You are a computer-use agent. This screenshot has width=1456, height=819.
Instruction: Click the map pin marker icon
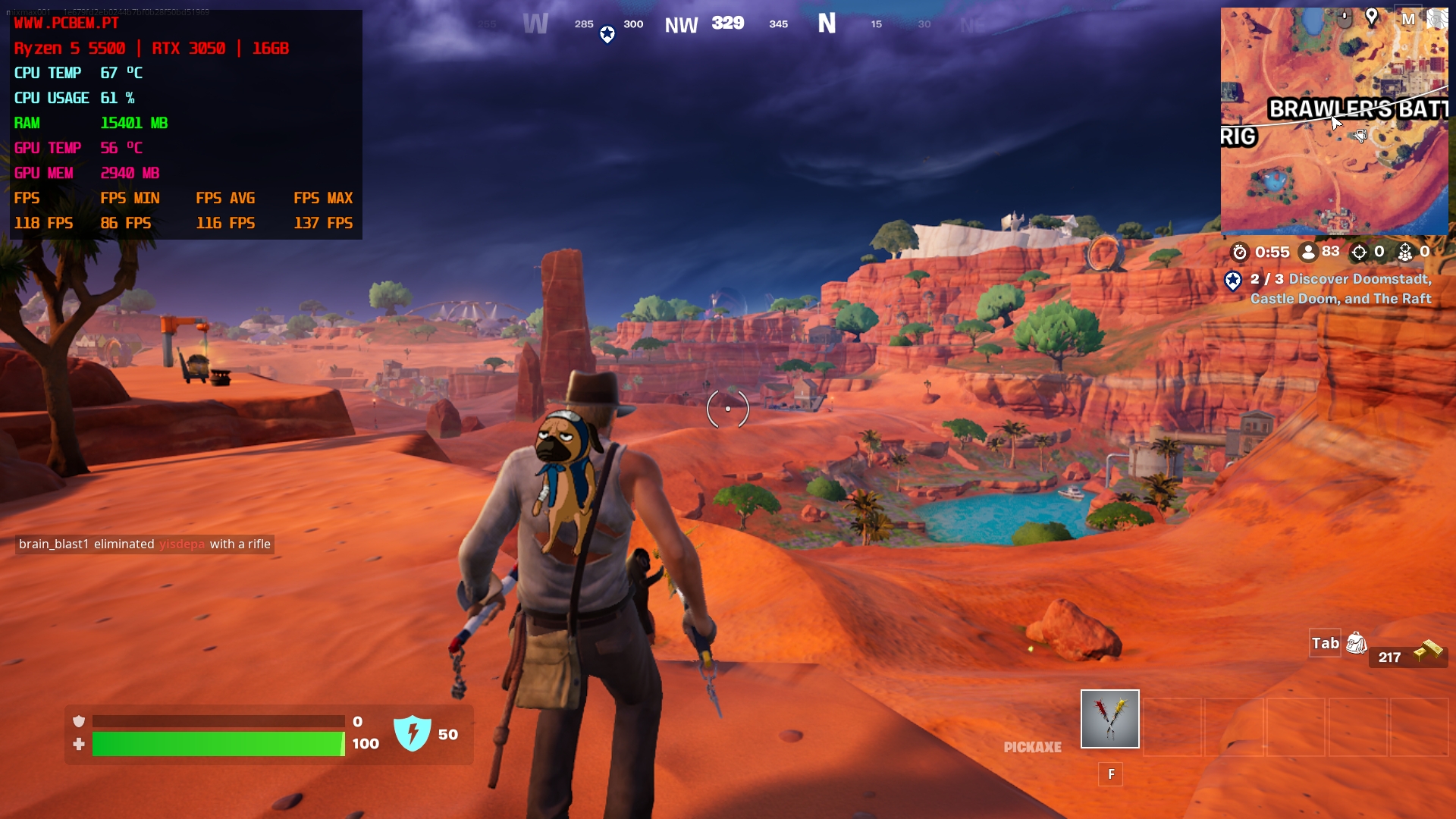click(1371, 17)
